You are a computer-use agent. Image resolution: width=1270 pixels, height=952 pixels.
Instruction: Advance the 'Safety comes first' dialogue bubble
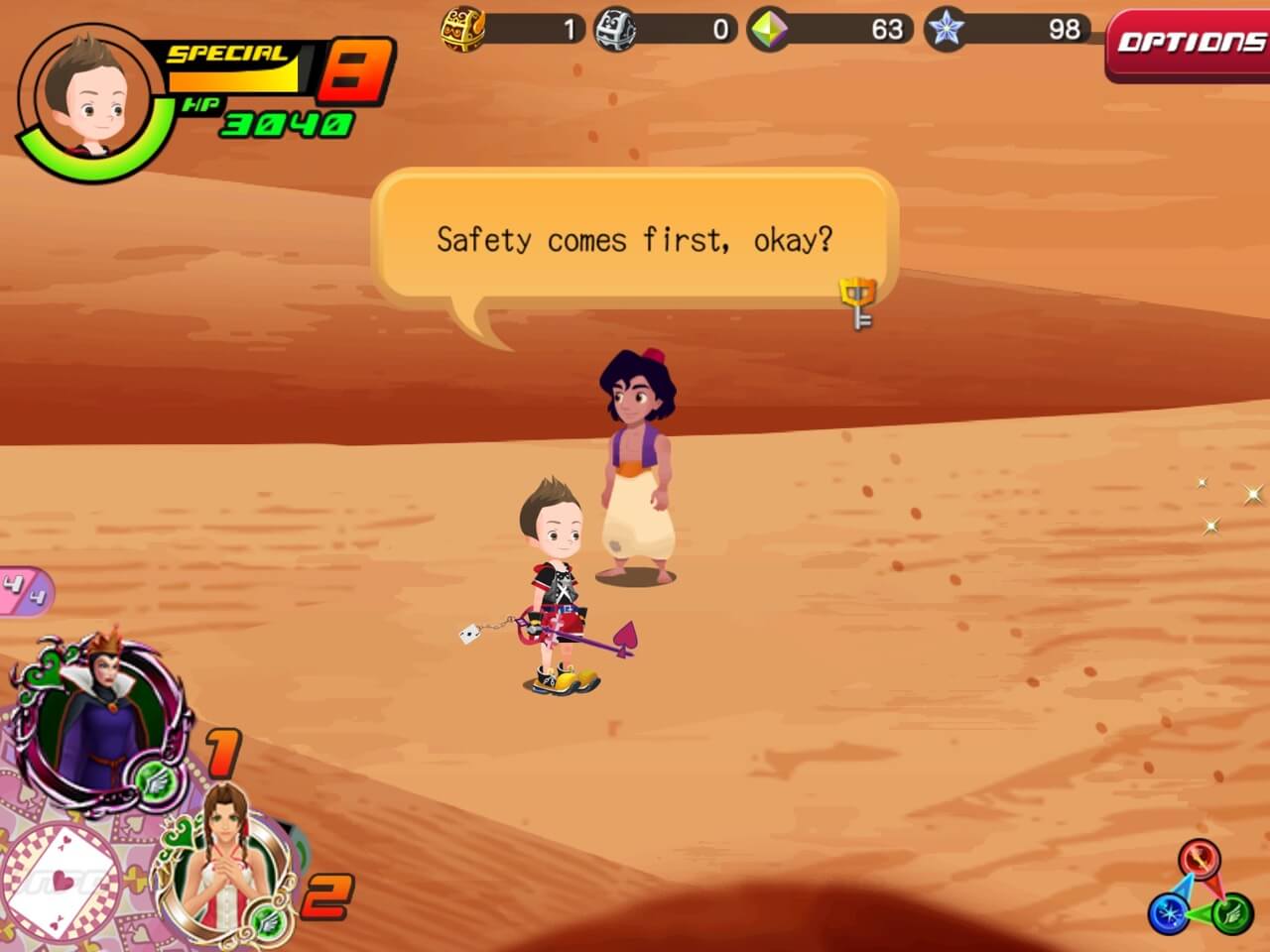point(635,240)
